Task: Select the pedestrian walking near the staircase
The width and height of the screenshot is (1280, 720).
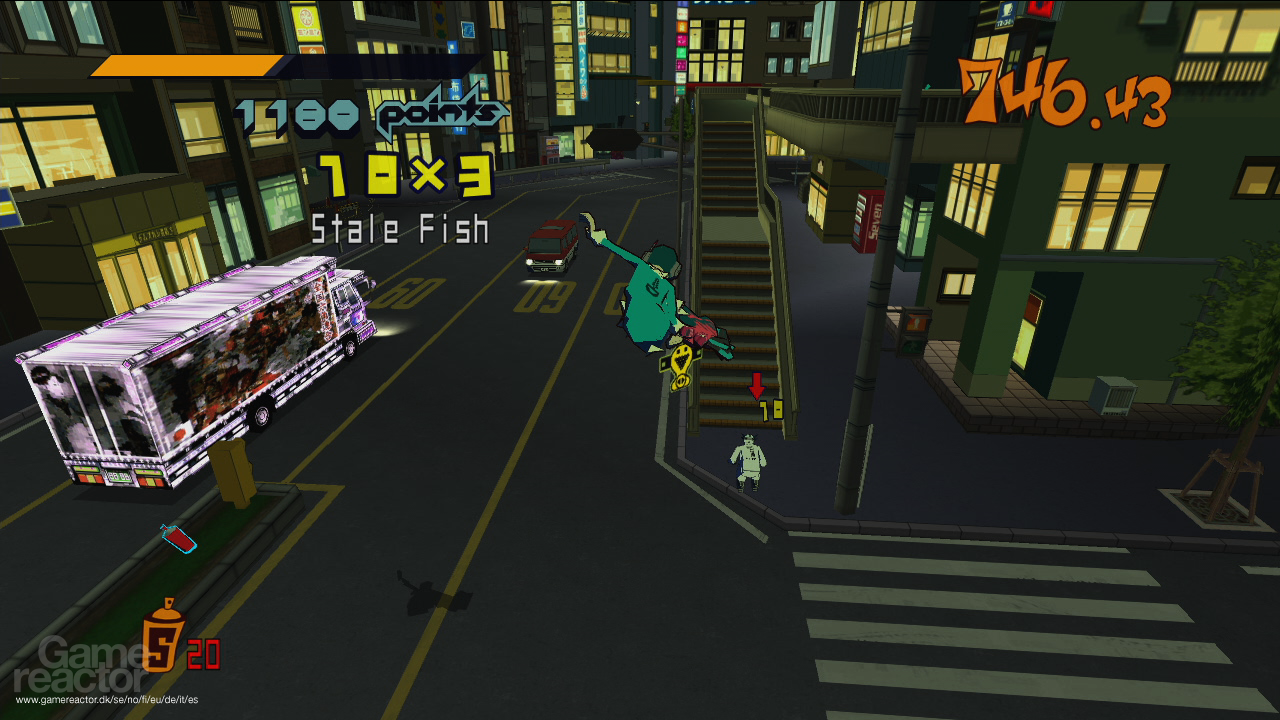Action: [748, 460]
